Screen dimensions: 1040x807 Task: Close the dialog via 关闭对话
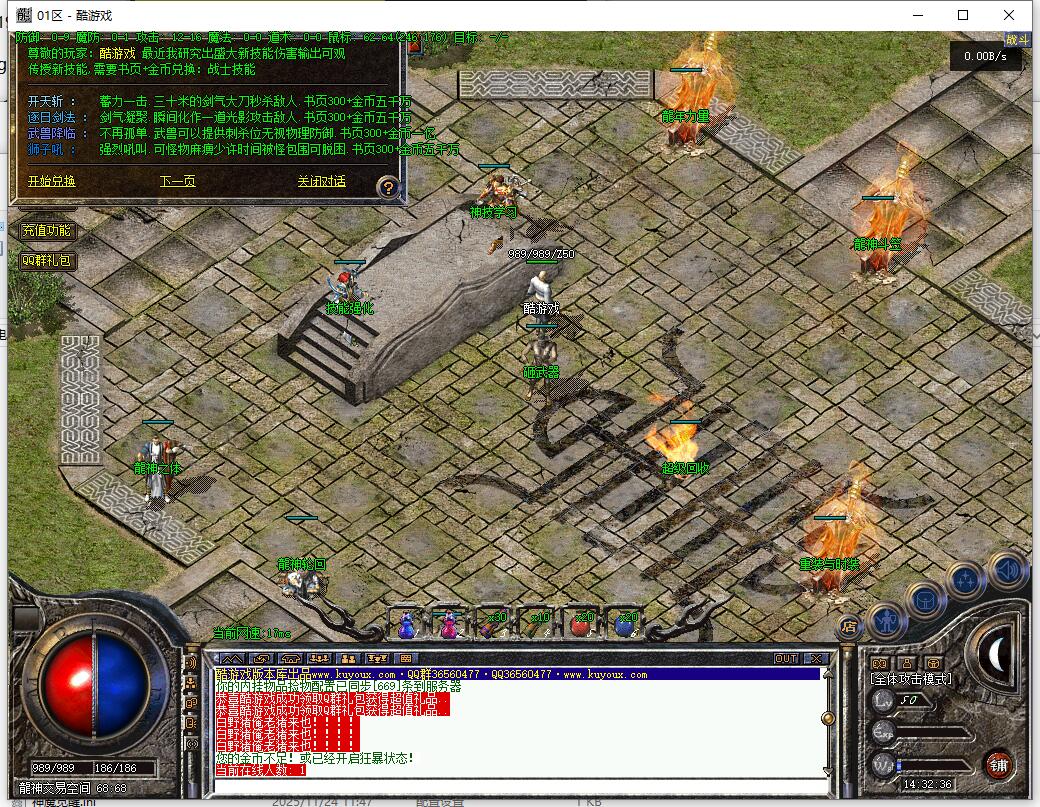(x=321, y=181)
